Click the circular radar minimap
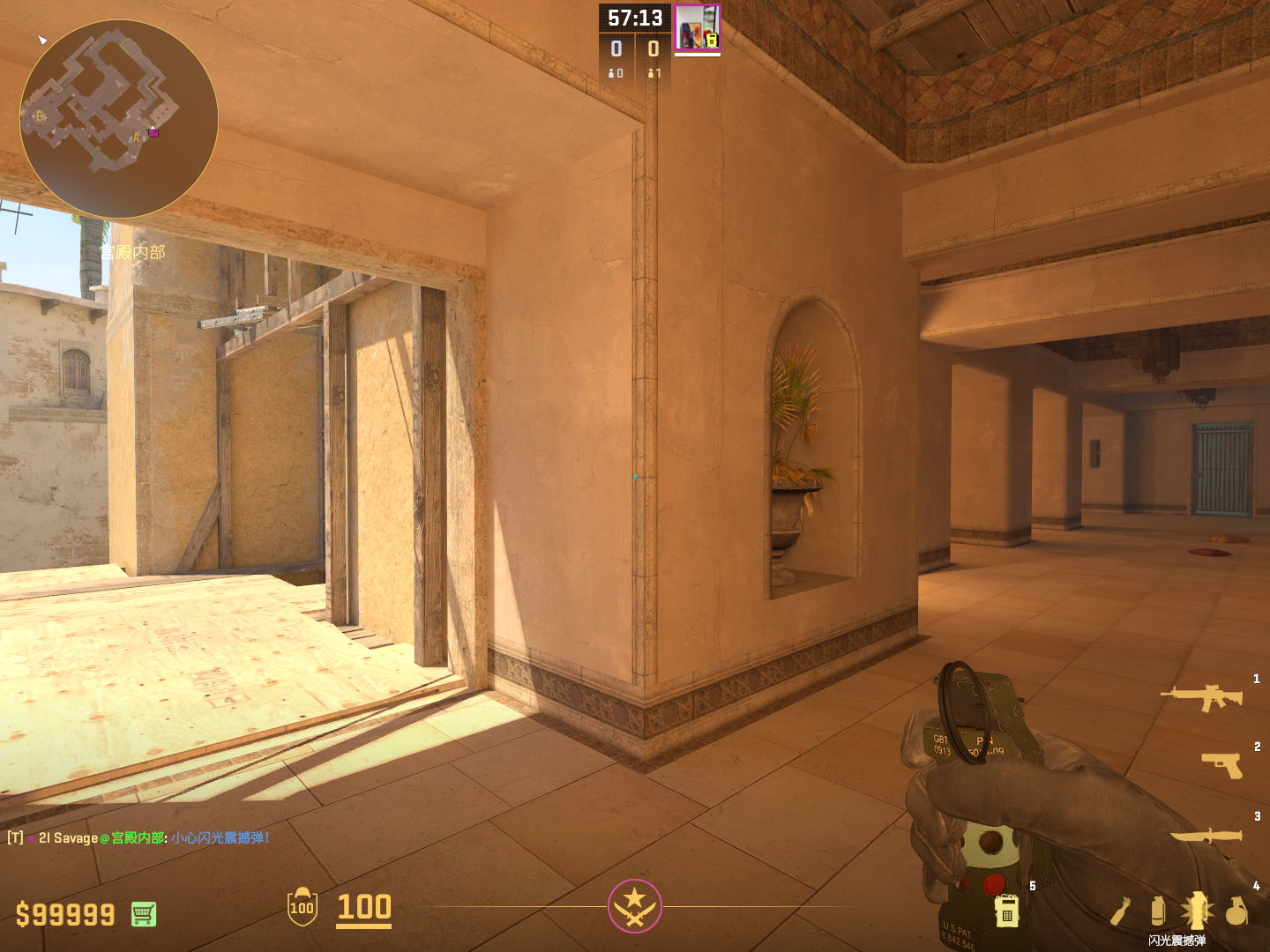 [119, 119]
